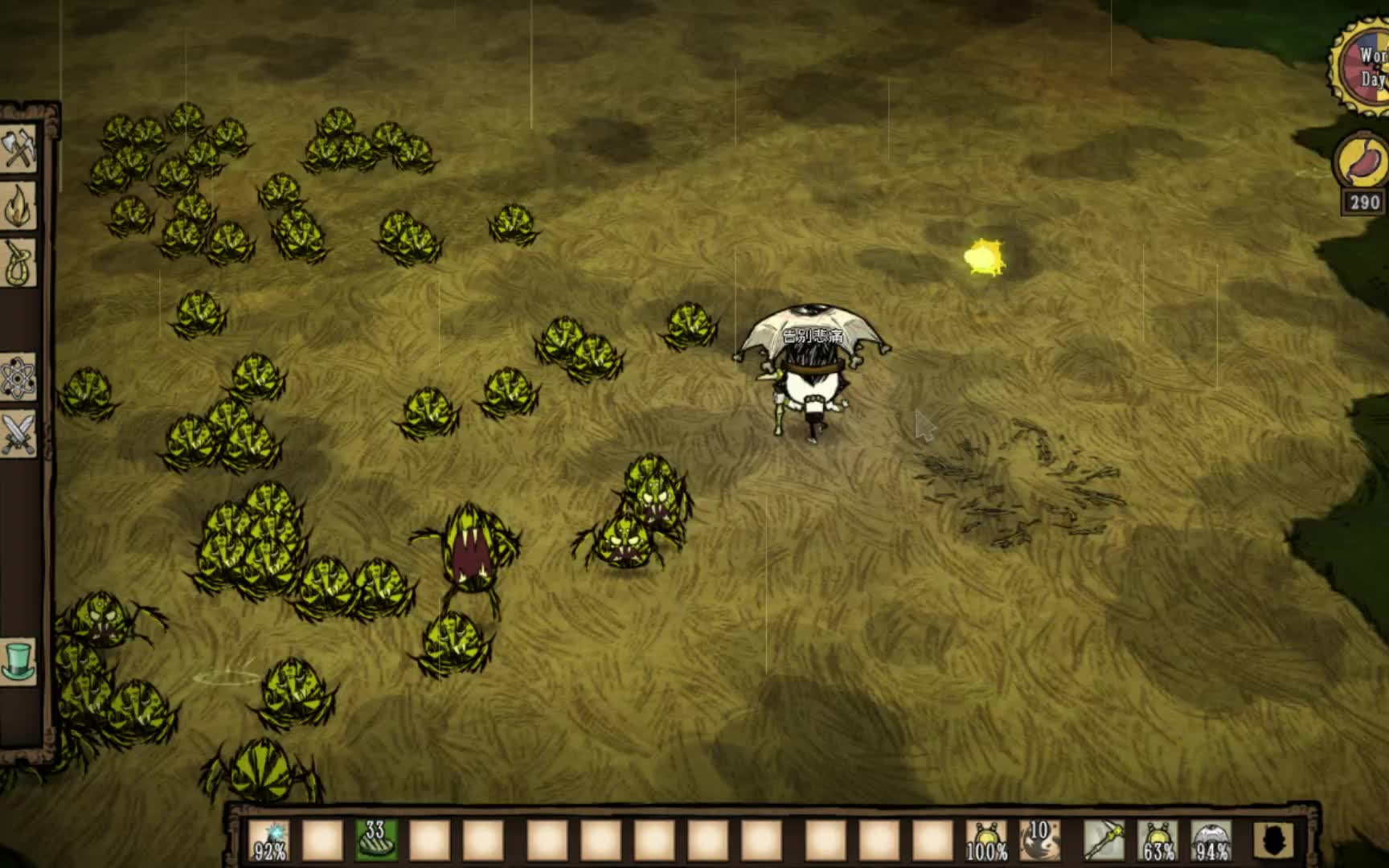This screenshot has height=868, width=1389.
Task: Select the Science atom crafting tab
Action: click(19, 378)
